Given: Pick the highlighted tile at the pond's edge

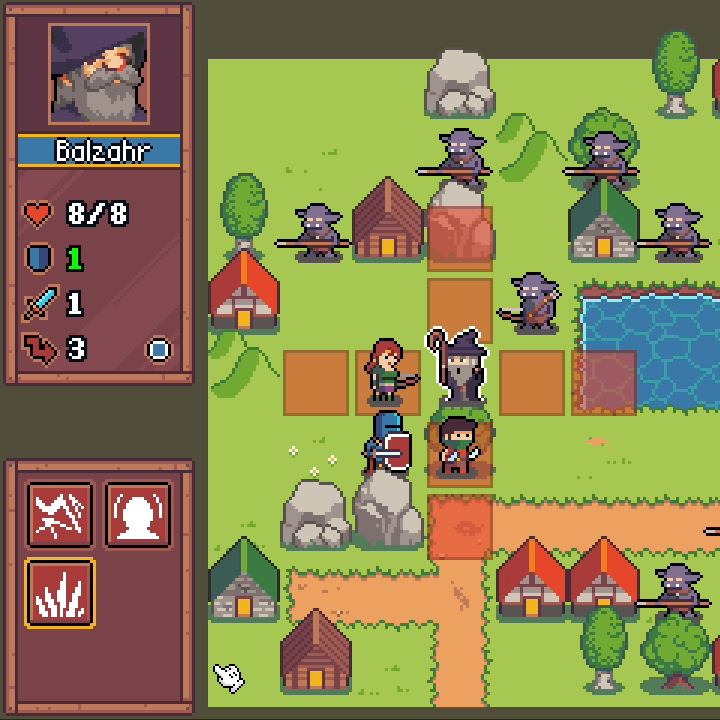Looking at the screenshot, I should tap(604, 382).
